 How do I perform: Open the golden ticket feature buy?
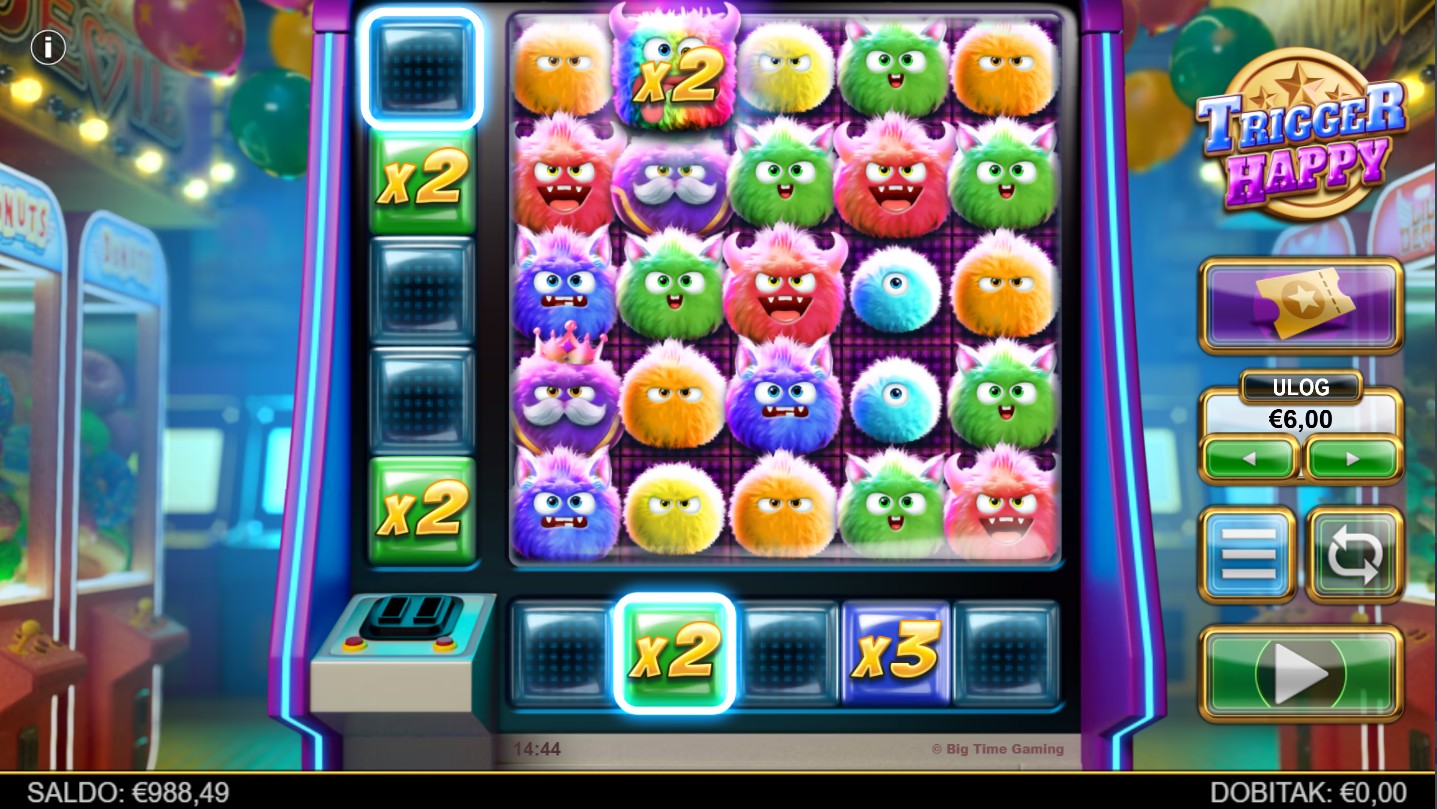[x=1300, y=305]
